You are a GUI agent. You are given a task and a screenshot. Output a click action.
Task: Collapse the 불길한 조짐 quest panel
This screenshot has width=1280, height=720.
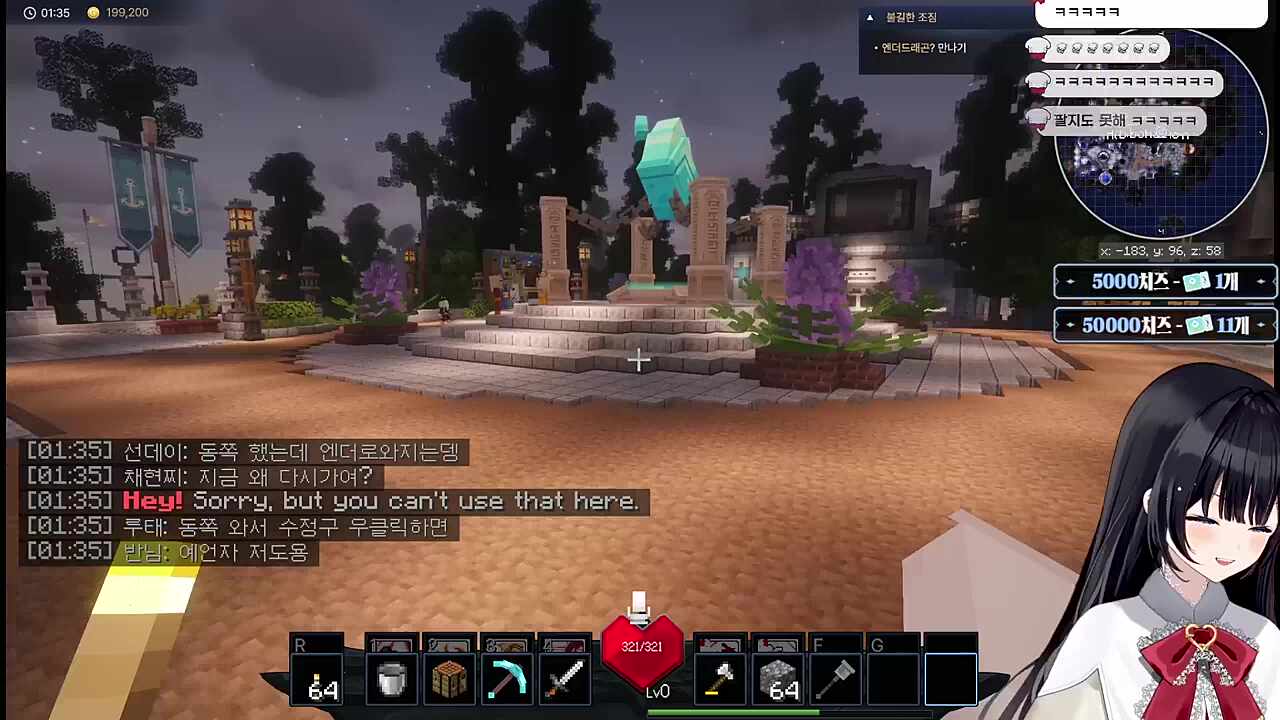click(870, 17)
